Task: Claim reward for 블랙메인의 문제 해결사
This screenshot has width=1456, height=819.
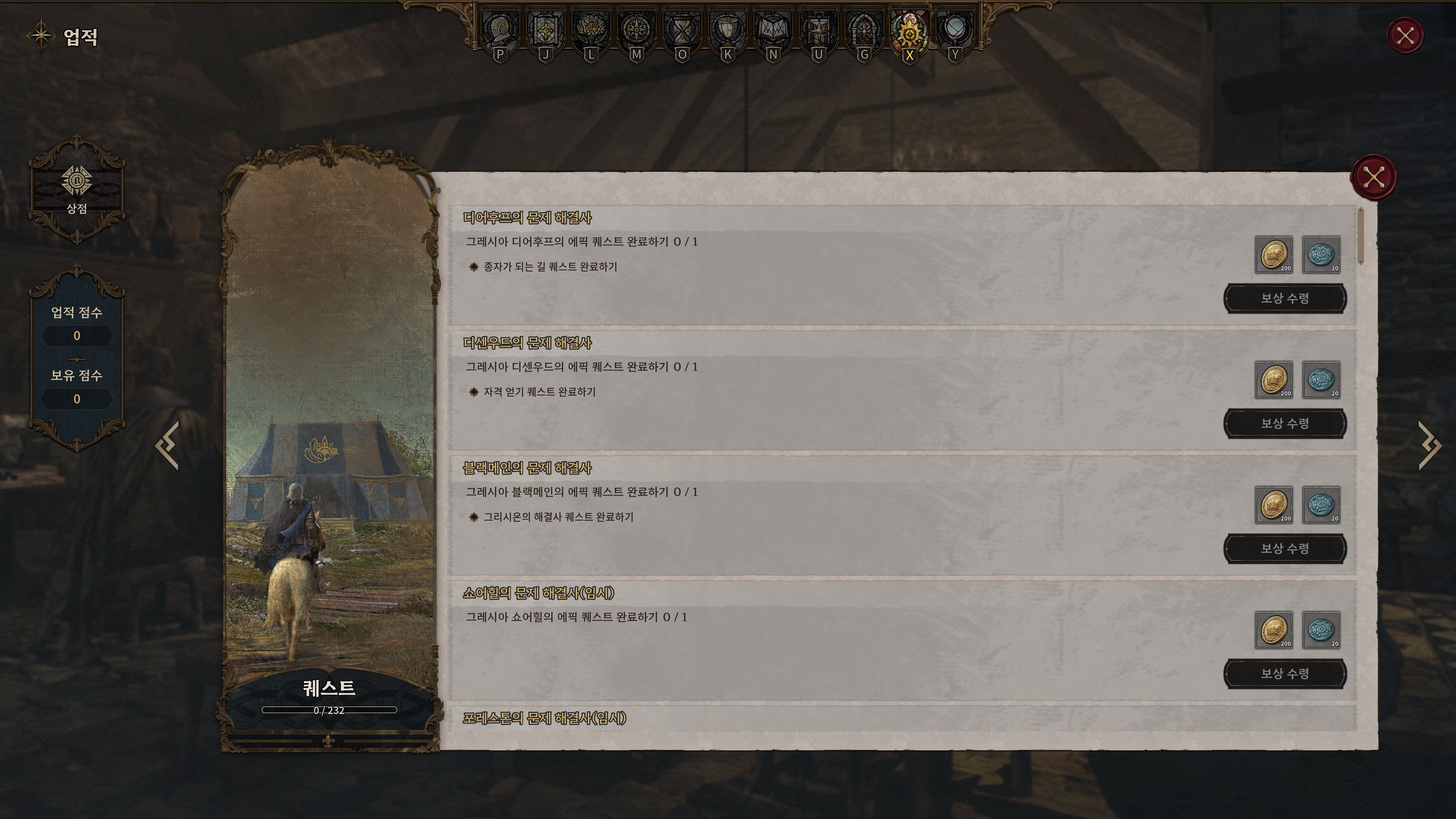Action: 1285,548
